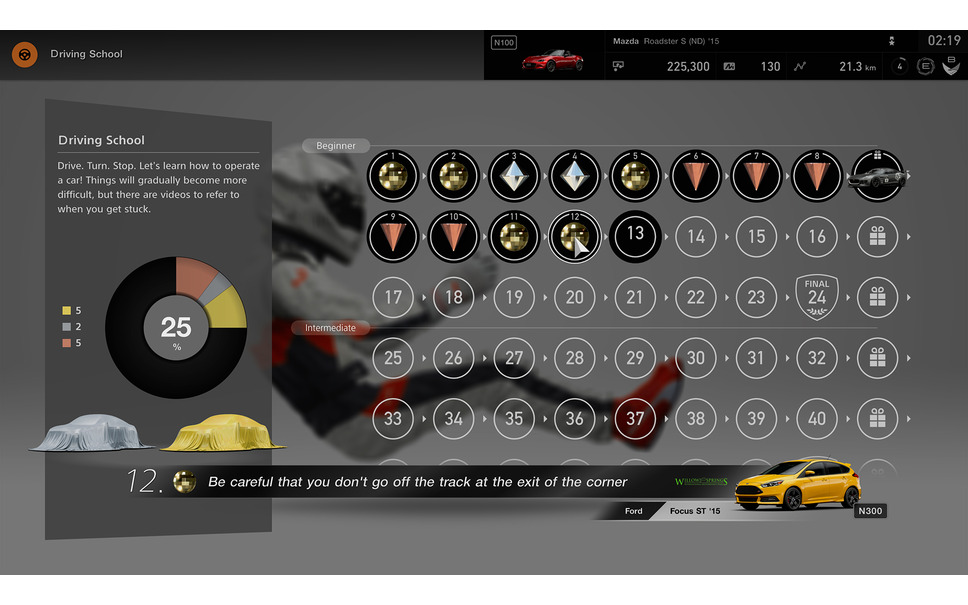The height and width of the screenshot is (605, 968).
Task: Select lesson 32
Action: pos(817,358)
